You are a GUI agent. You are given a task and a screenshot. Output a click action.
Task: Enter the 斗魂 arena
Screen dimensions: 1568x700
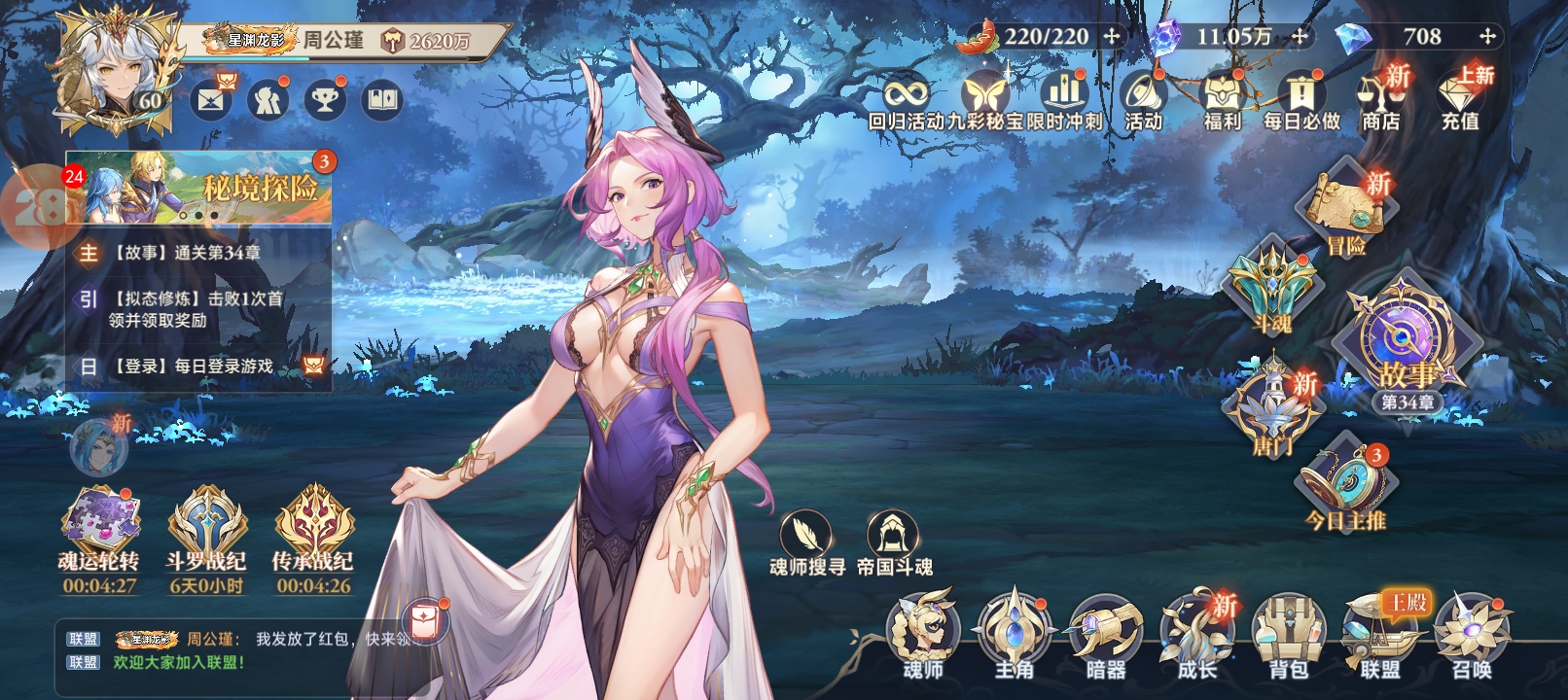(1272, 287)
